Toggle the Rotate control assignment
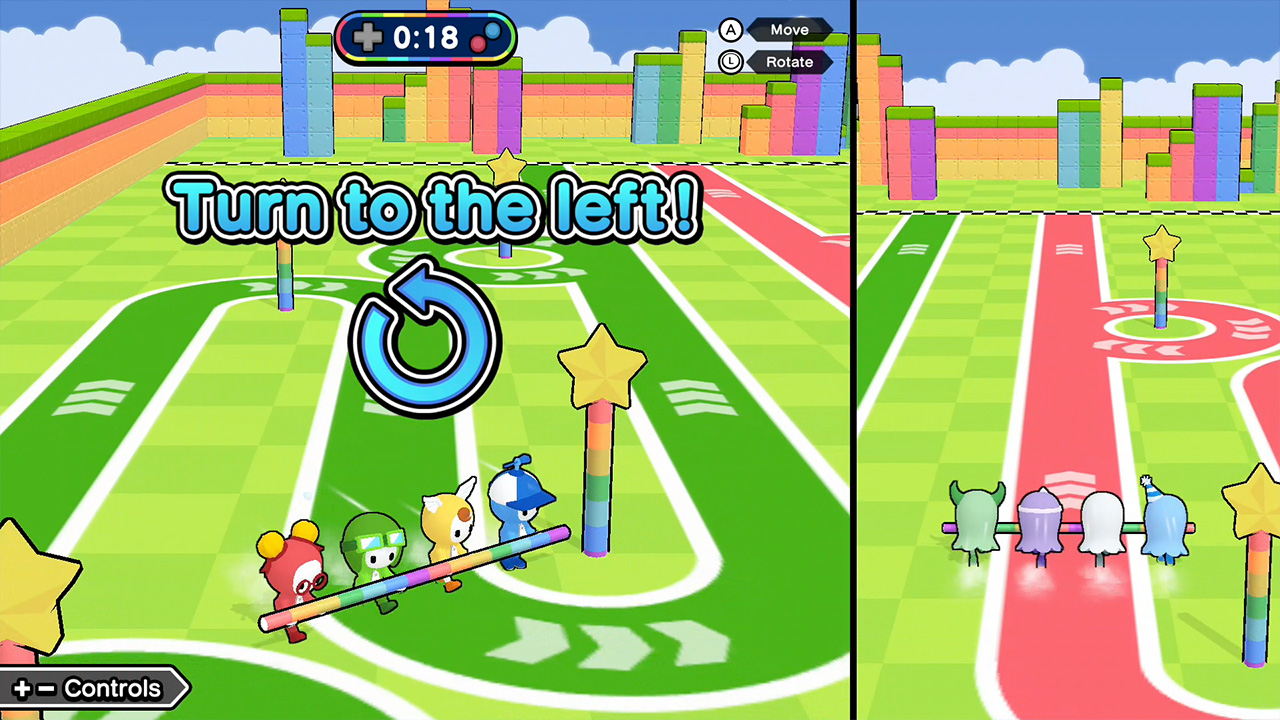Image resolution: width=1280 pixels, height=720 pixels. pyautogui.click(x=789, y=62)
